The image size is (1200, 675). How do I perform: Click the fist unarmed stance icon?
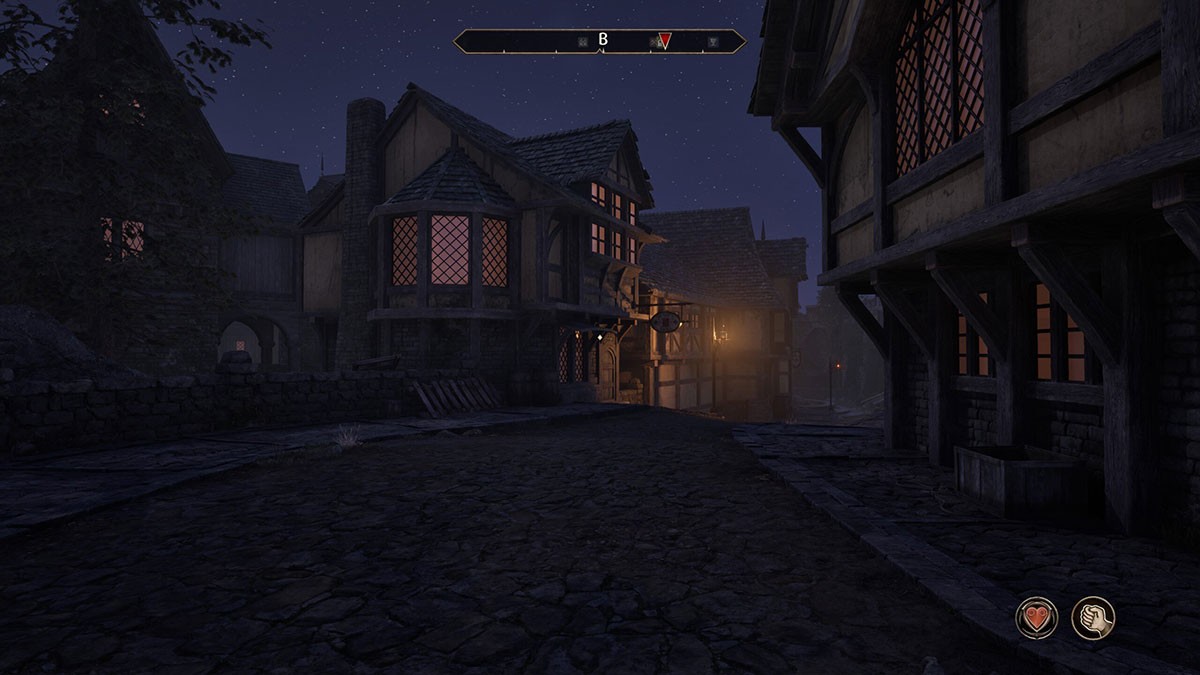pyautogui.click(x=1093, y=617)
